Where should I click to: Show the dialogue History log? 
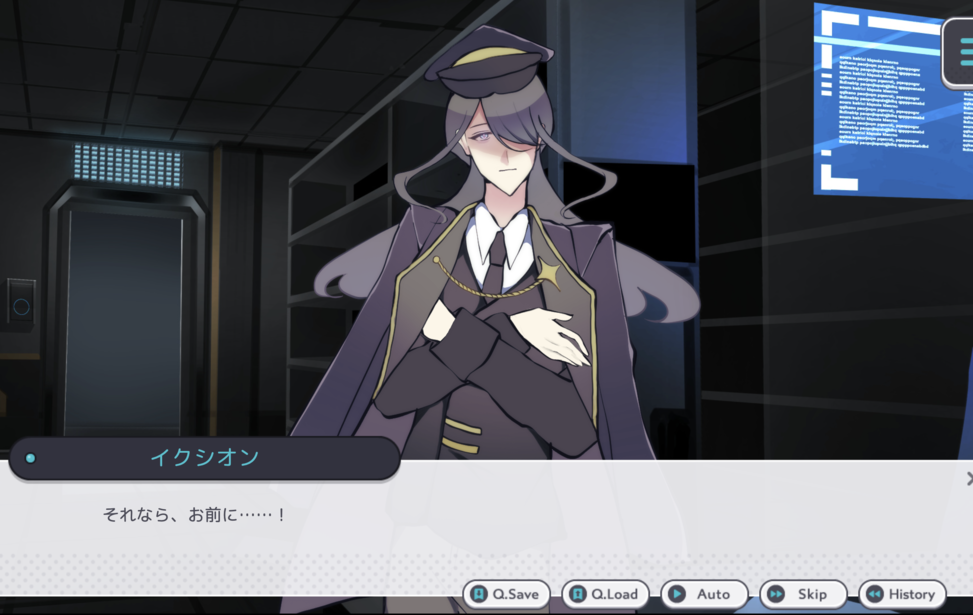[x=902, y=594]
